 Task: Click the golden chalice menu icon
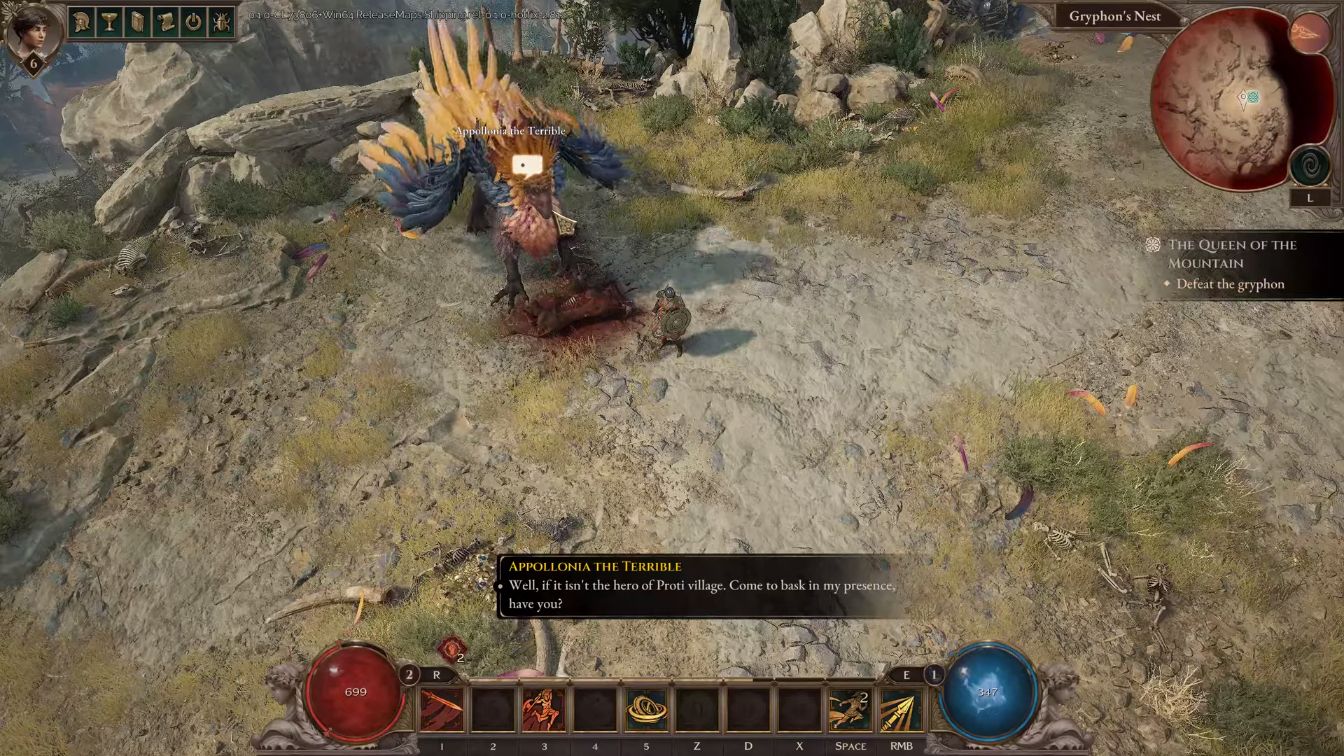(x=110, y=21)
